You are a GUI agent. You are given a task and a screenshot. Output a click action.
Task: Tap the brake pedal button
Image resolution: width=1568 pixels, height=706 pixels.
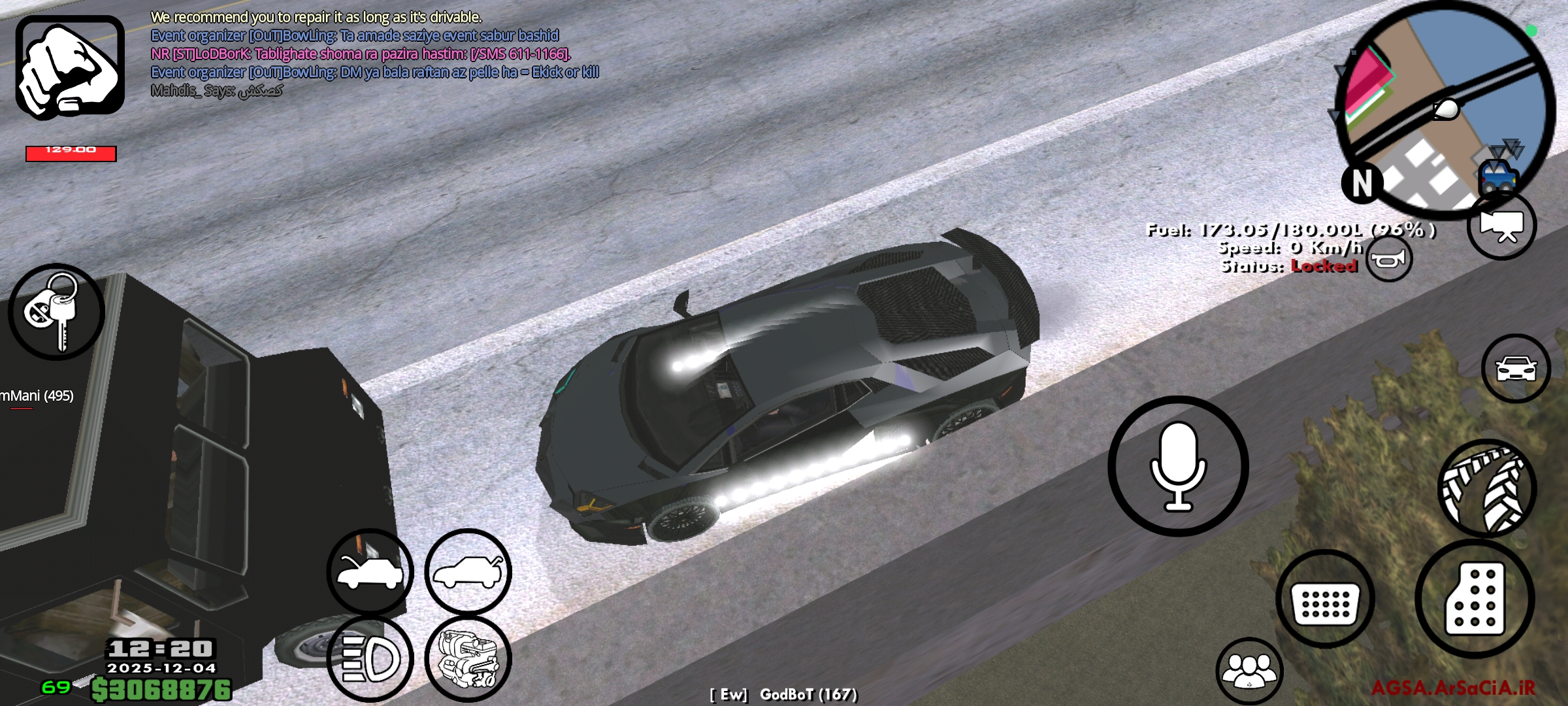(1325, 599)
